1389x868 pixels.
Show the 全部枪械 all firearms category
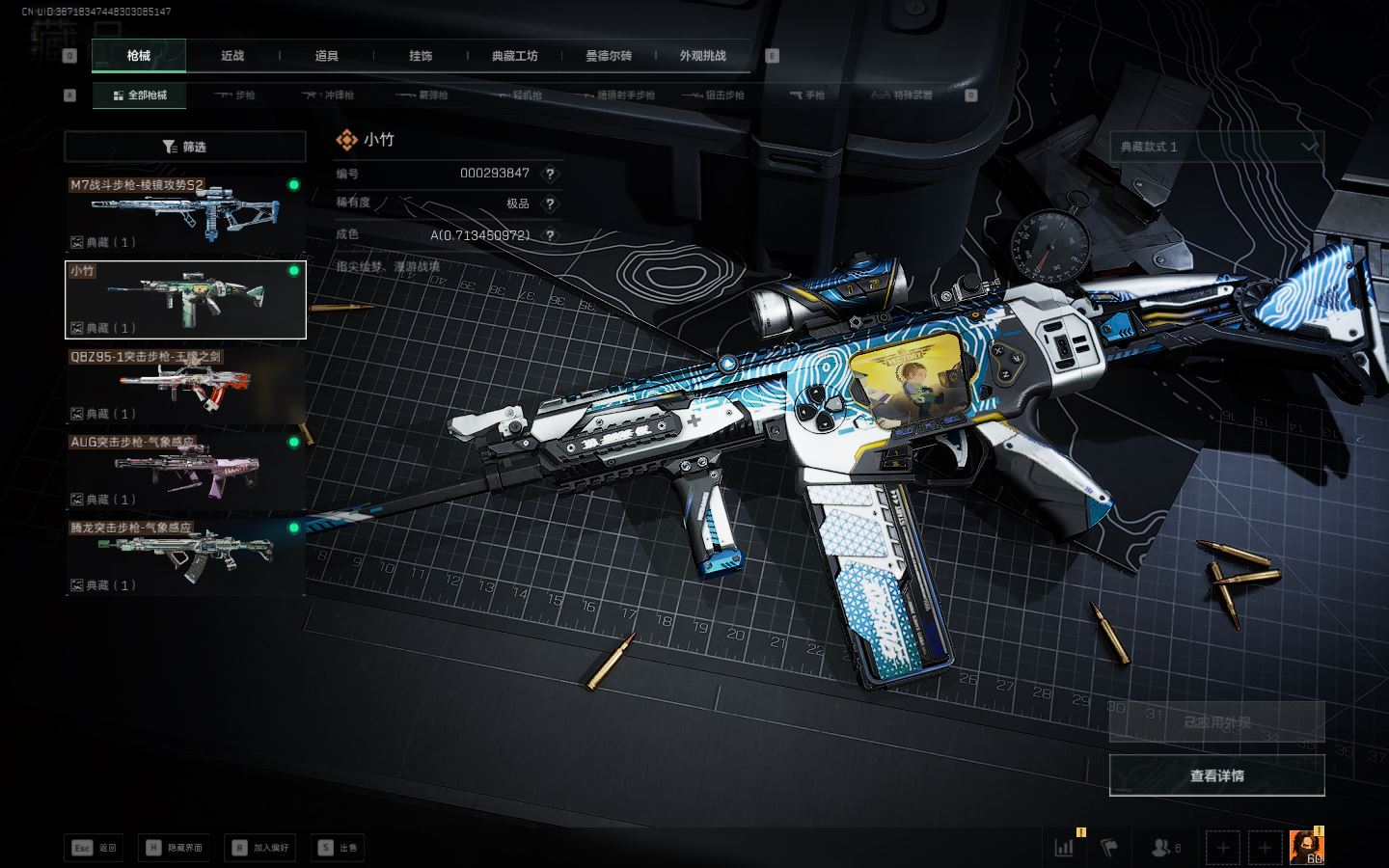tap(140, 95)
